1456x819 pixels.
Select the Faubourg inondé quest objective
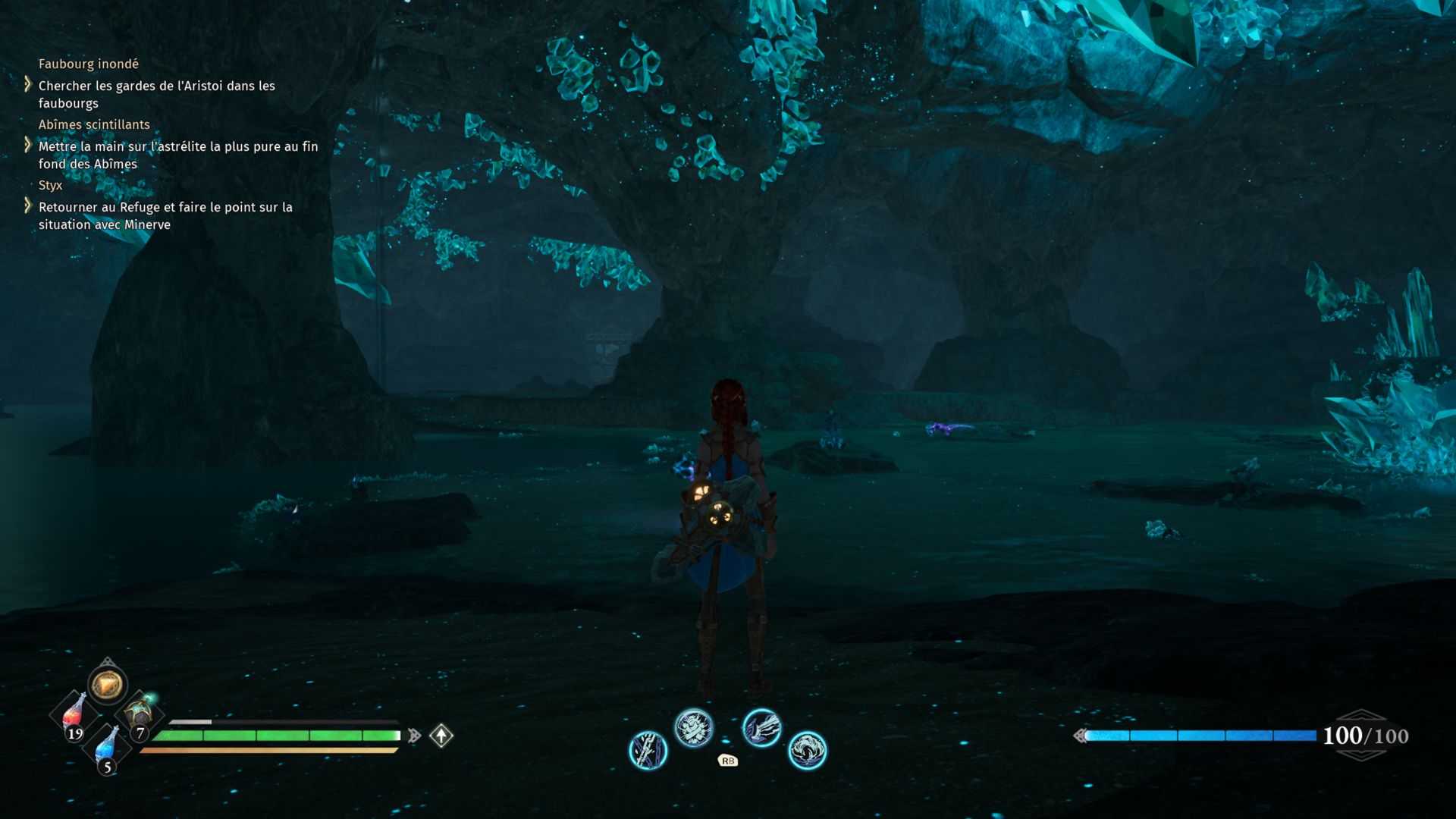[x=156, y=94]
